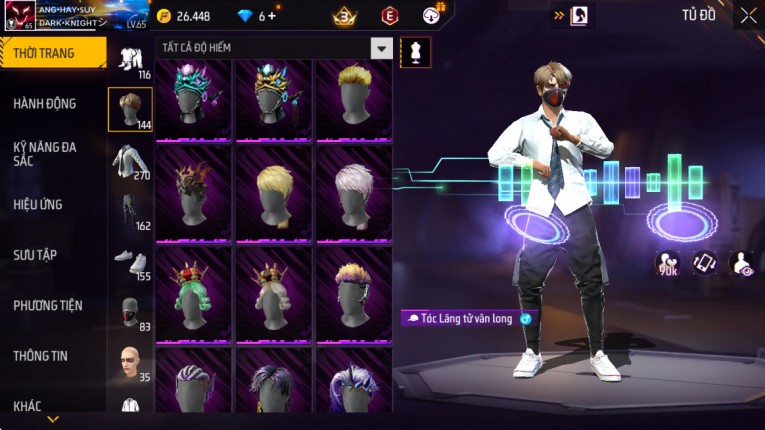Screen dimensions: 765x430
Task: Click the rotate phone icon
Action: pyautogui.click(x=705, y=263)
